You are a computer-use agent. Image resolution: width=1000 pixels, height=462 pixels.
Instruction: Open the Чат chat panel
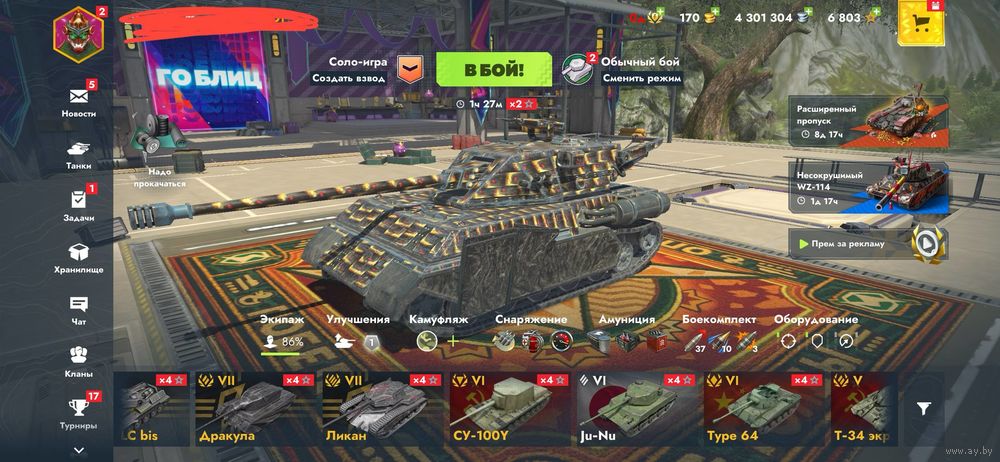tap(79, 309)
